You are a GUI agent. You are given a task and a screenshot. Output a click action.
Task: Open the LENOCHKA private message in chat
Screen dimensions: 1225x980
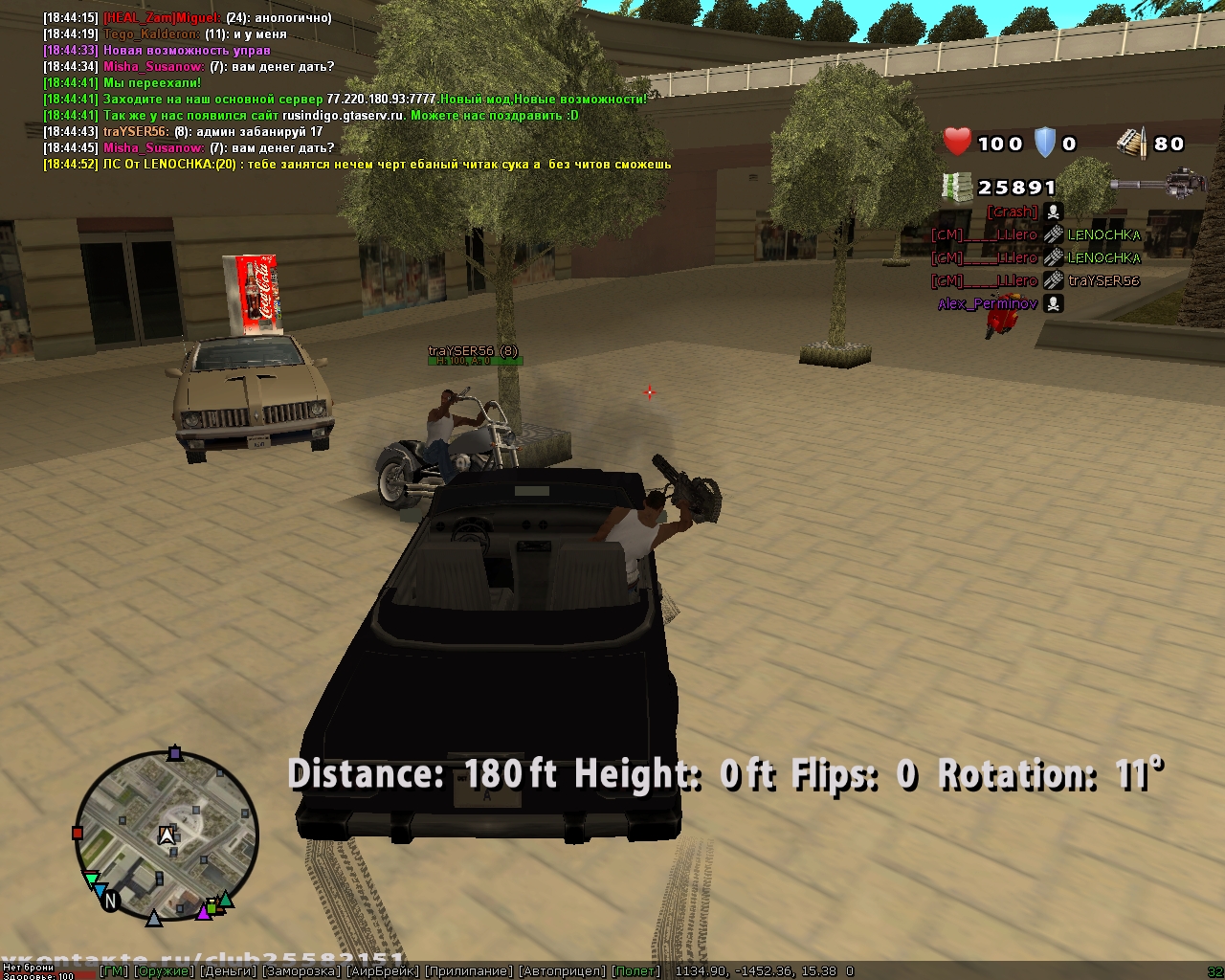tap(357, 165)
